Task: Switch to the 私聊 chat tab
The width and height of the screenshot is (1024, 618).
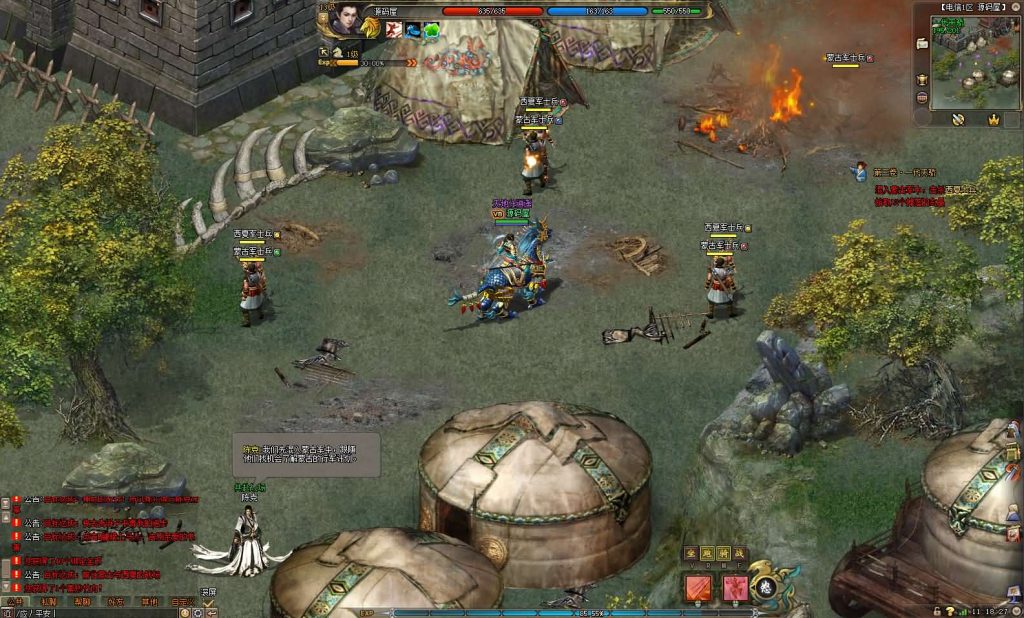Action: pyautogui.click(x=48, y=602)
